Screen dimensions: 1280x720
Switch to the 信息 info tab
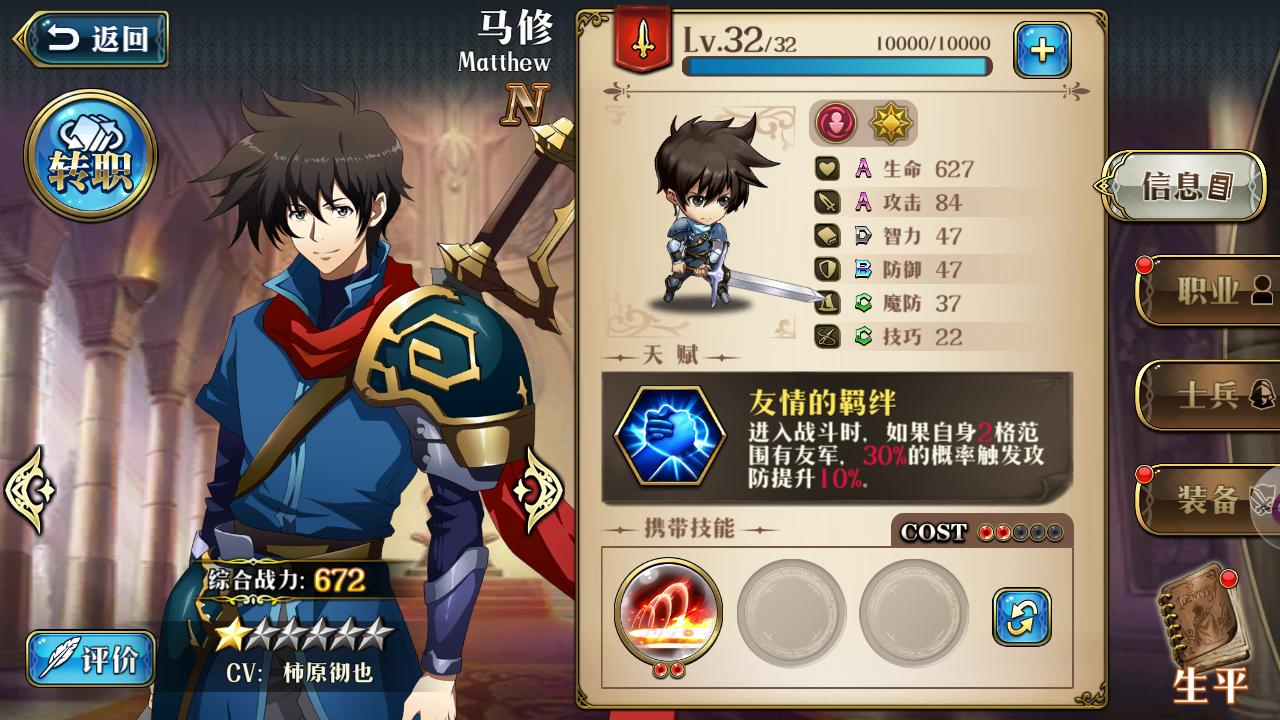click(x=1186, y=186)
